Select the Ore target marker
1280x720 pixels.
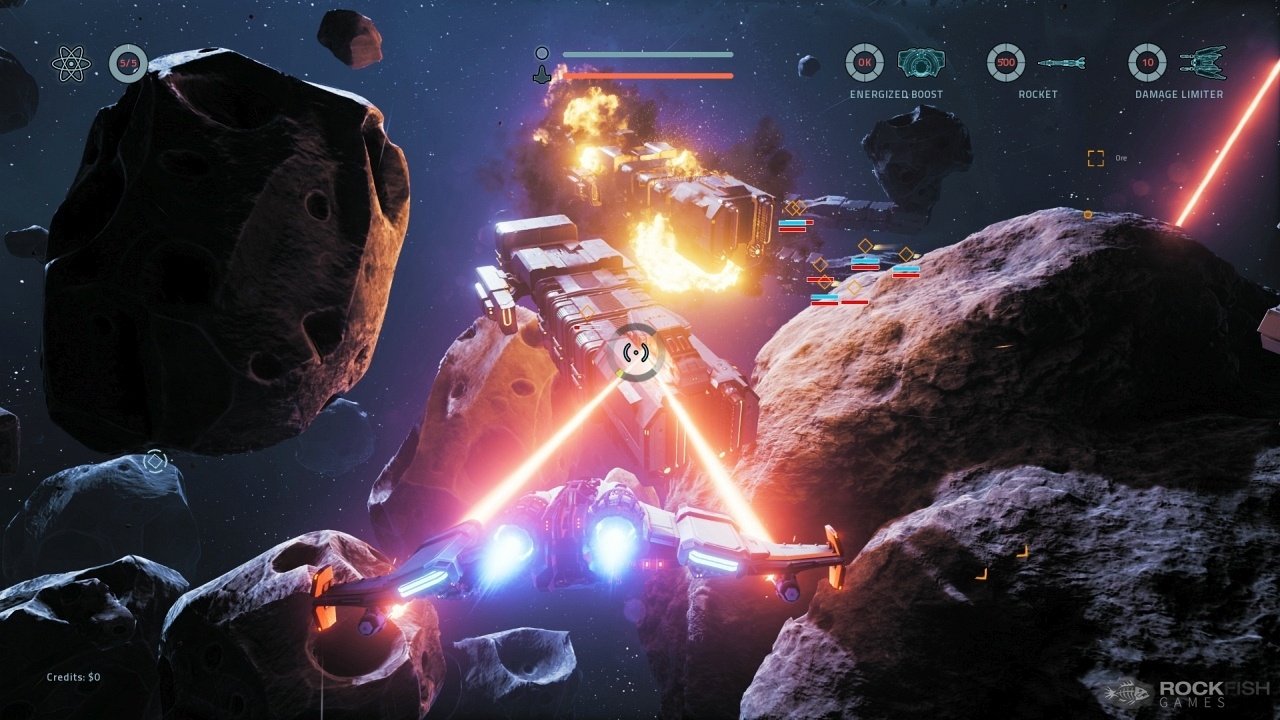[1096, 158]
